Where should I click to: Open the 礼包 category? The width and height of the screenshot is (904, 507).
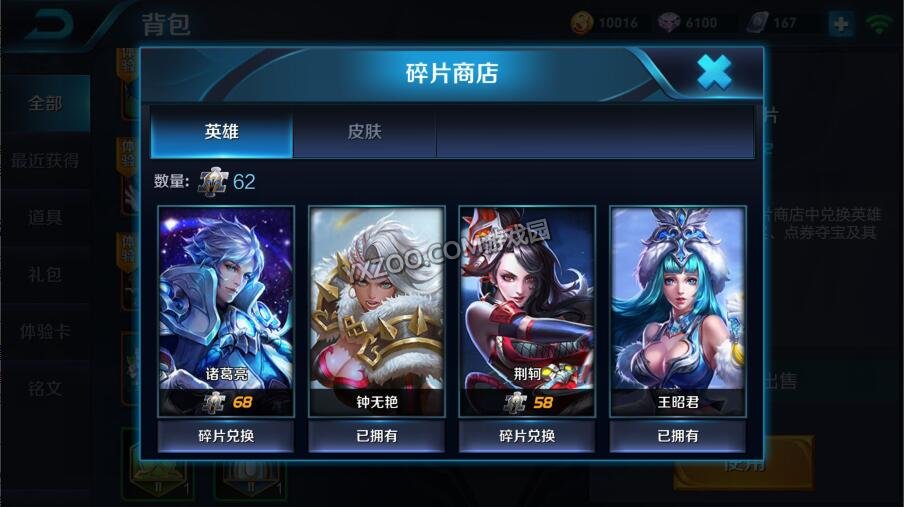pyautogui.click(x=45, y=274)
